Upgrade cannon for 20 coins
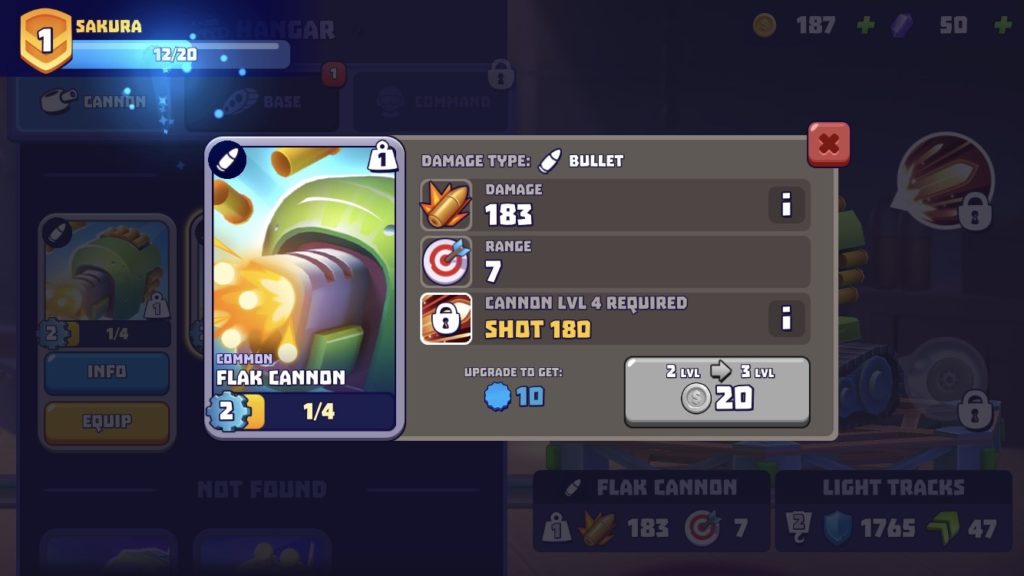Screen dimensions: 1024x576 pyautogui.click(x=717, y=391)
